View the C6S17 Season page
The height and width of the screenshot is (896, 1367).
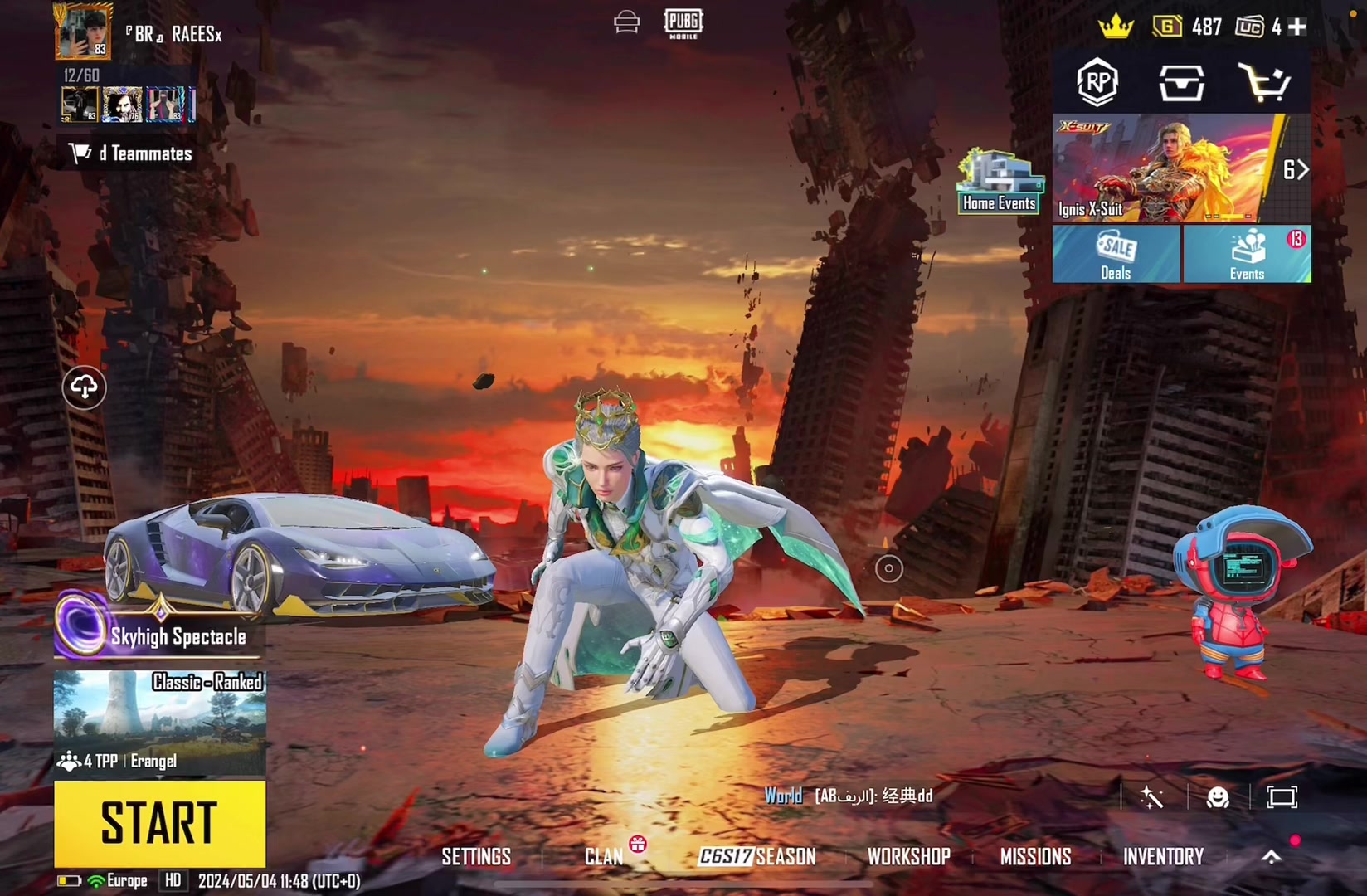click(x=757, y=856)
